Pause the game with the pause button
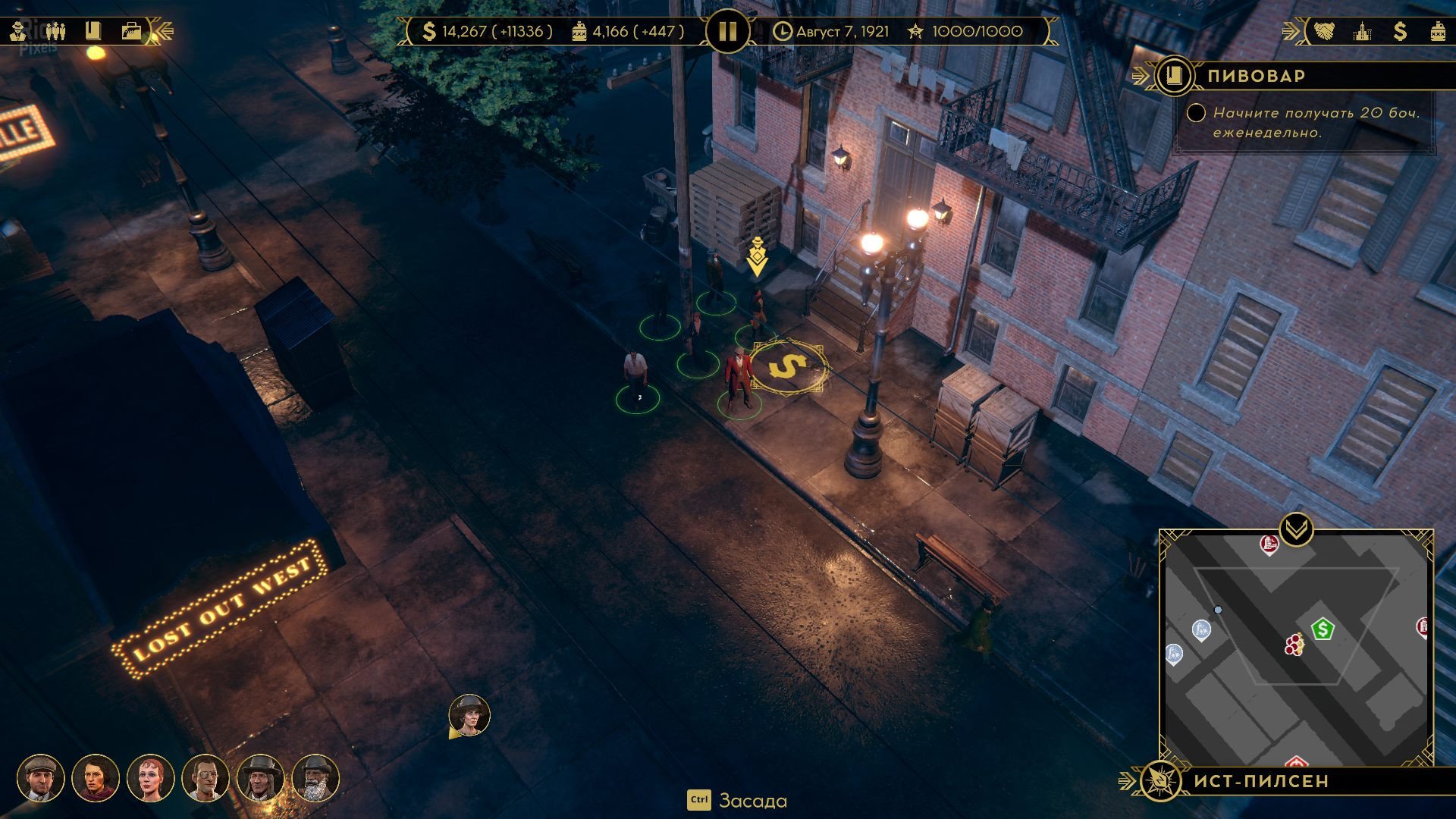This screenshot has height=819, width=1456. (726, 32)
